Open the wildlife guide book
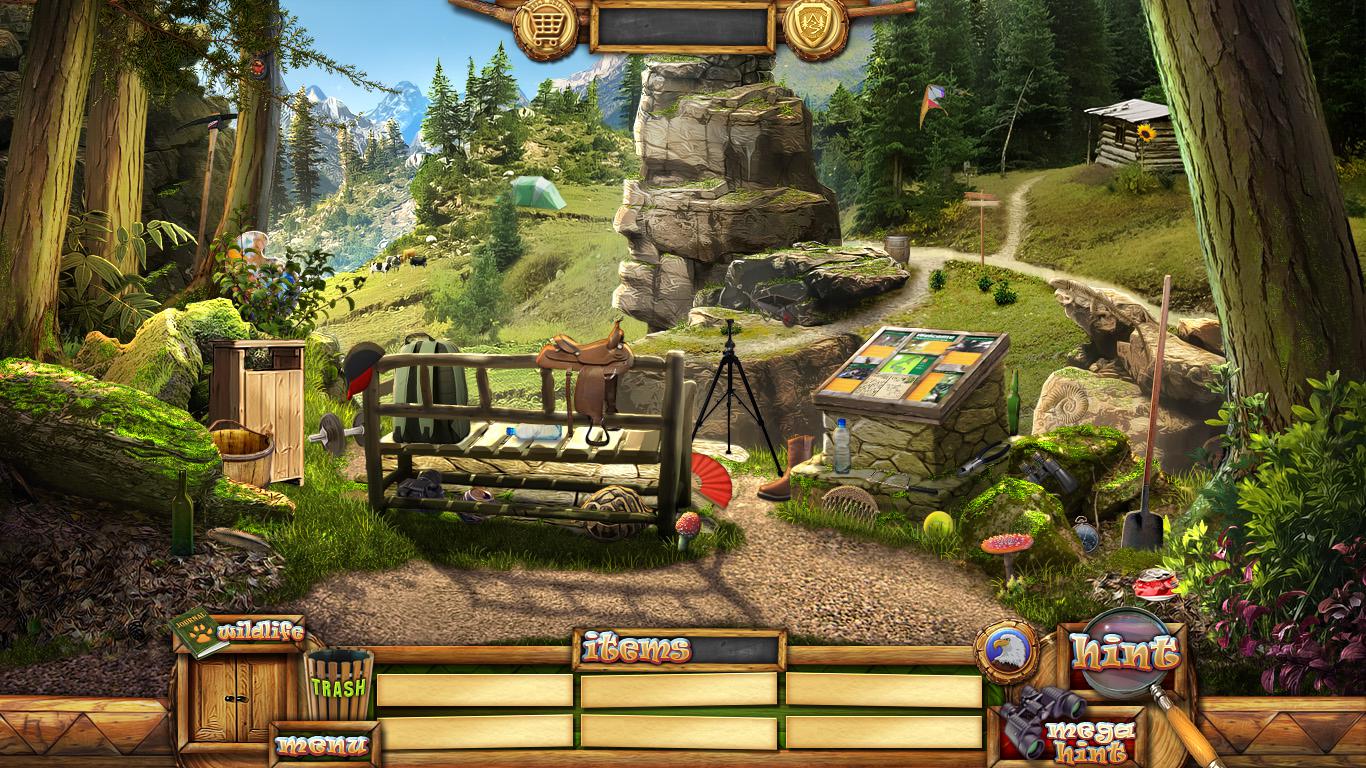Image resolution: width=1366 pixels, height=768 pixels. (x=199, y=632)
